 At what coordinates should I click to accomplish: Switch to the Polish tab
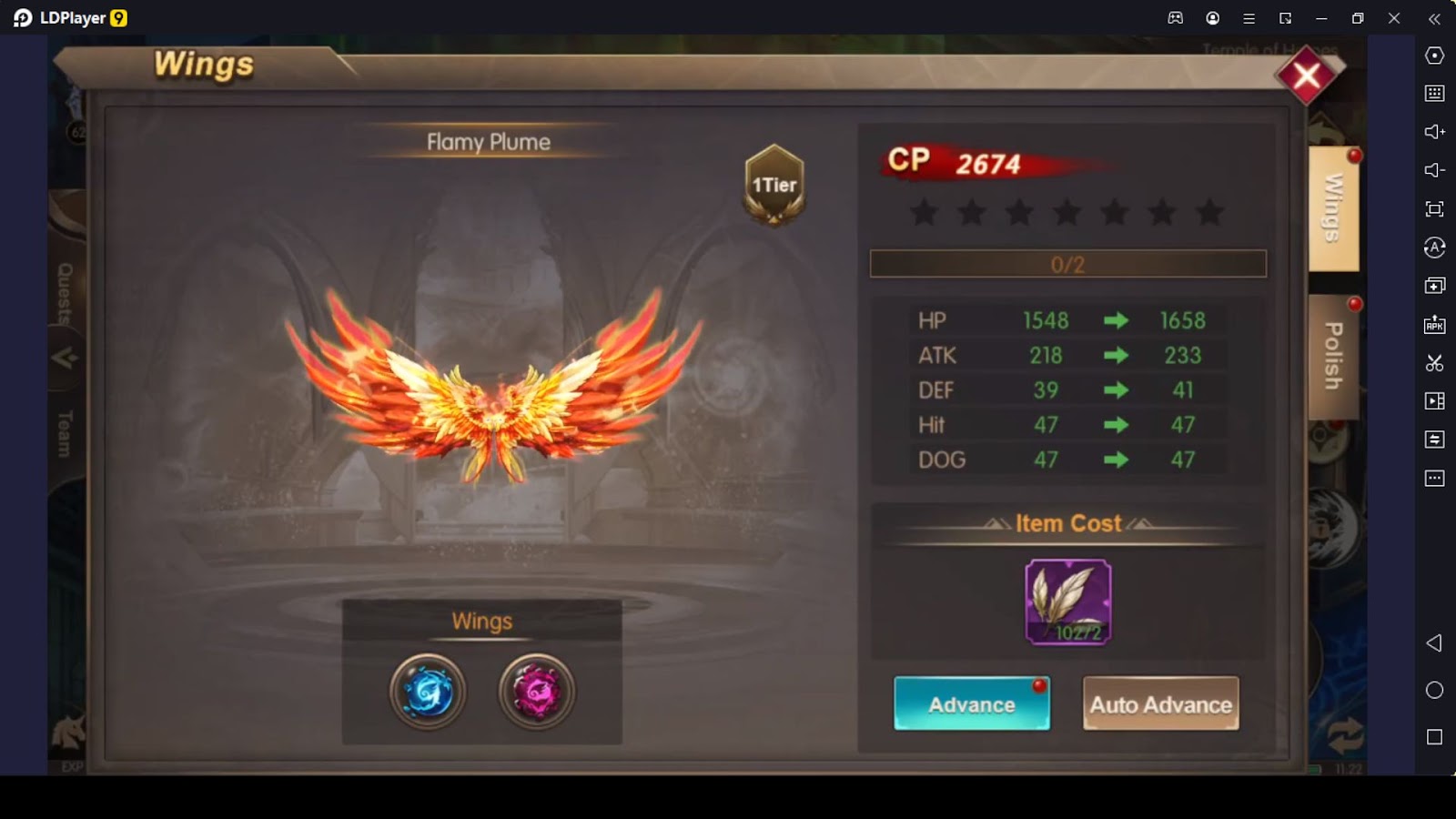tap(1333, 356)
